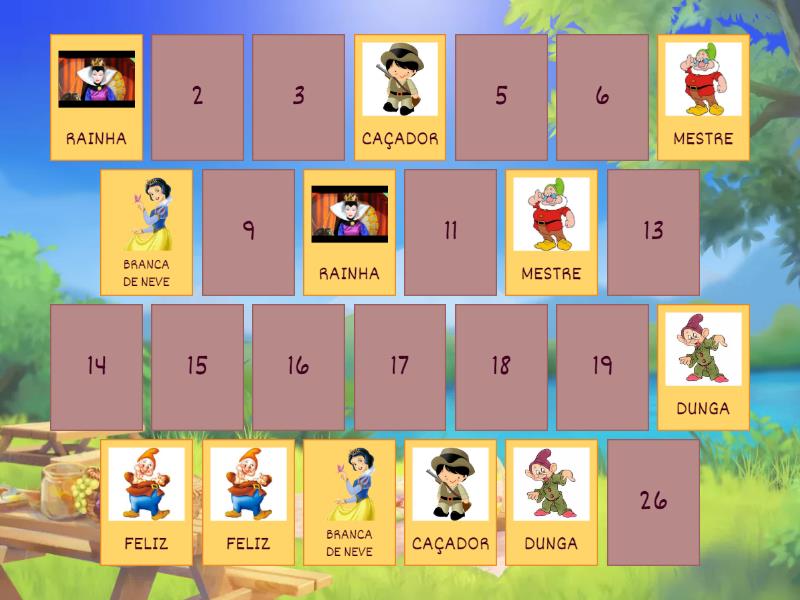Reveal face-down card 16
This screenshot has height=600, width=800.
[298, 367]
